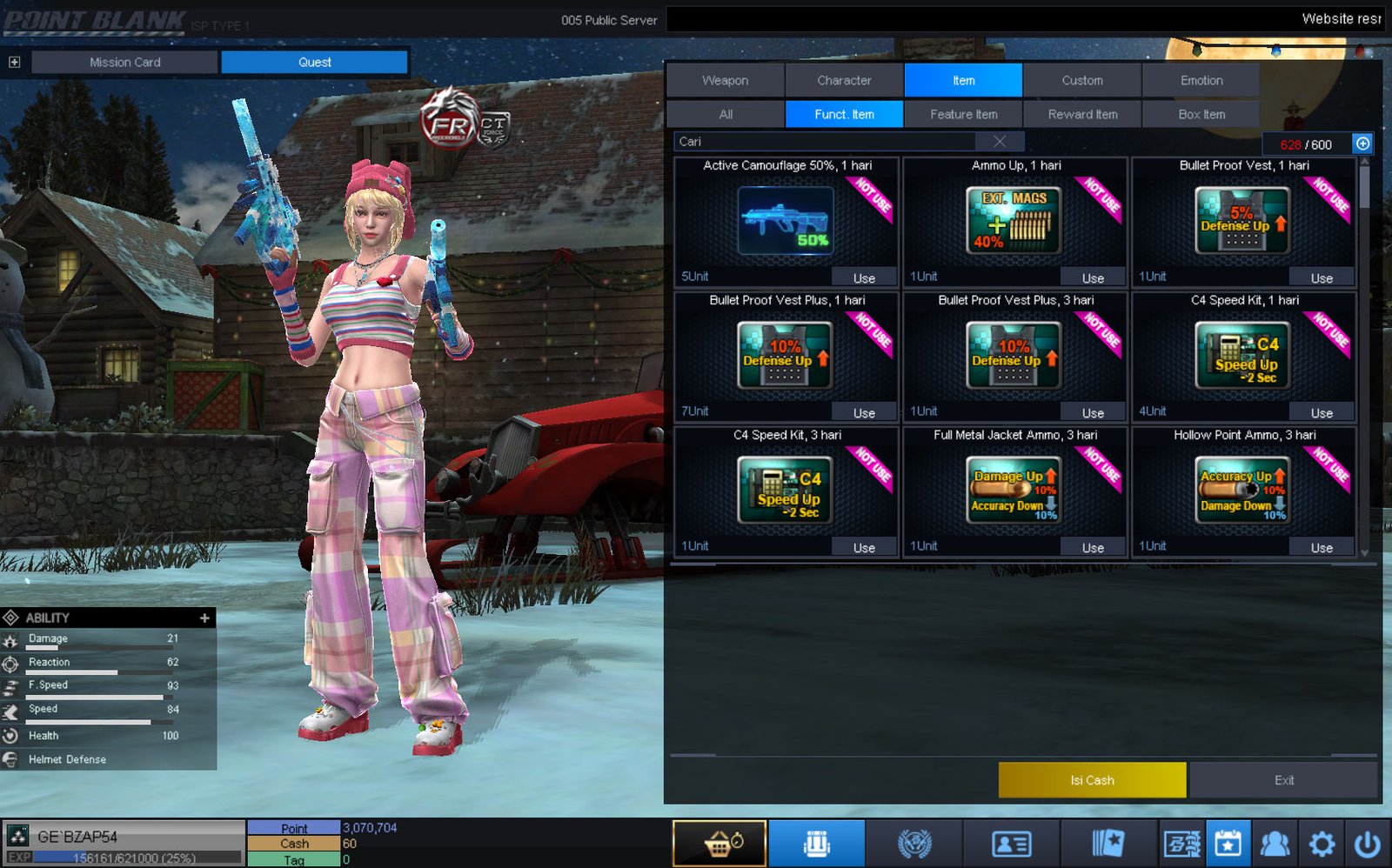
Task: Open the settings gear icon
Action: [1322, 844]
